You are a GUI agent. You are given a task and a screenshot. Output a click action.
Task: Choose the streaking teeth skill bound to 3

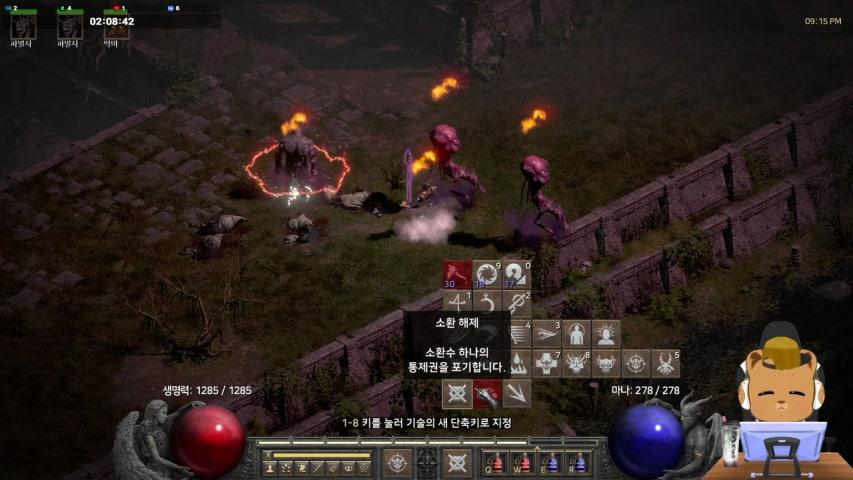point(546,334)
